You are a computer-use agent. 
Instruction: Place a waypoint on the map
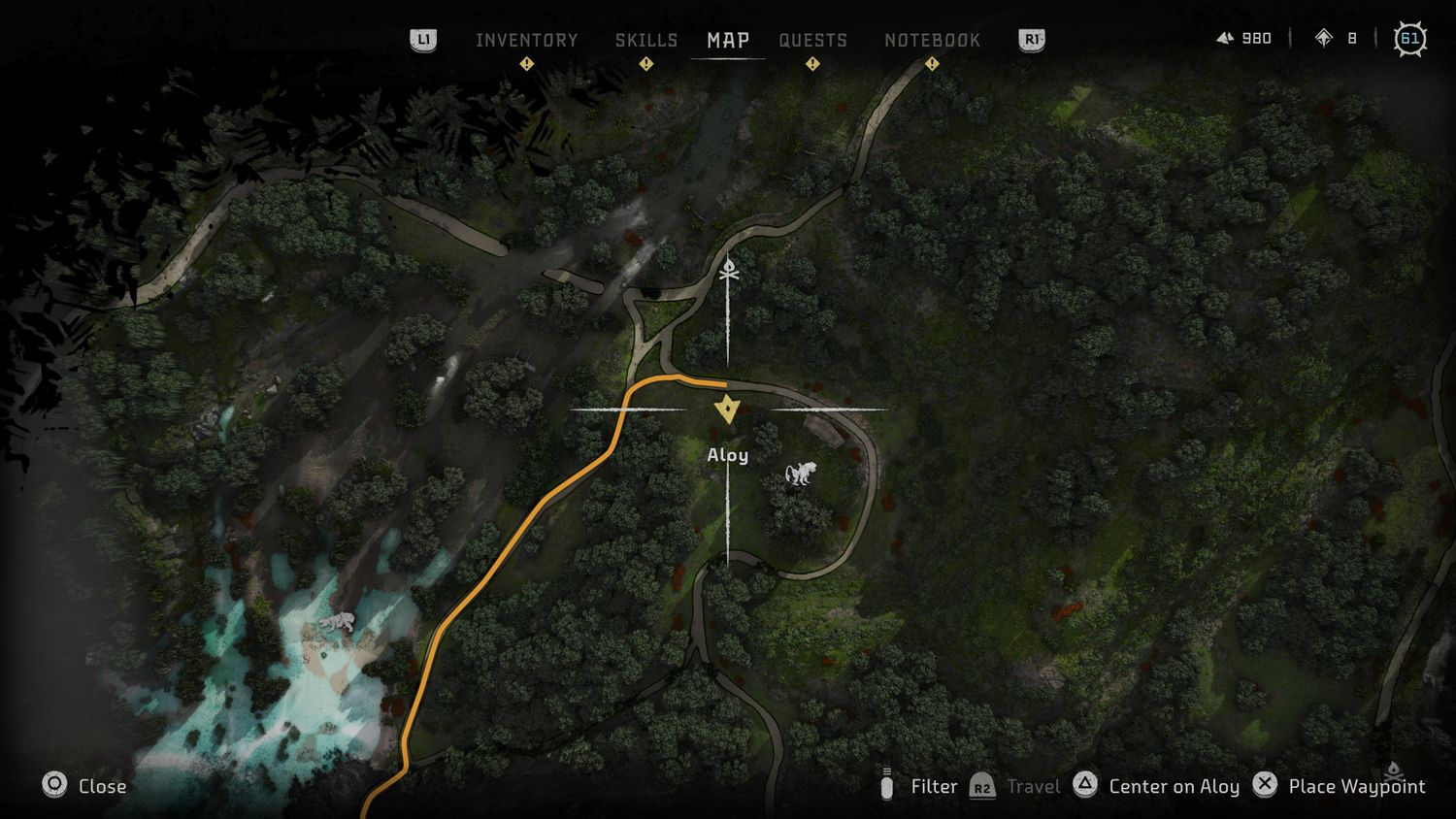[1340, 786]
